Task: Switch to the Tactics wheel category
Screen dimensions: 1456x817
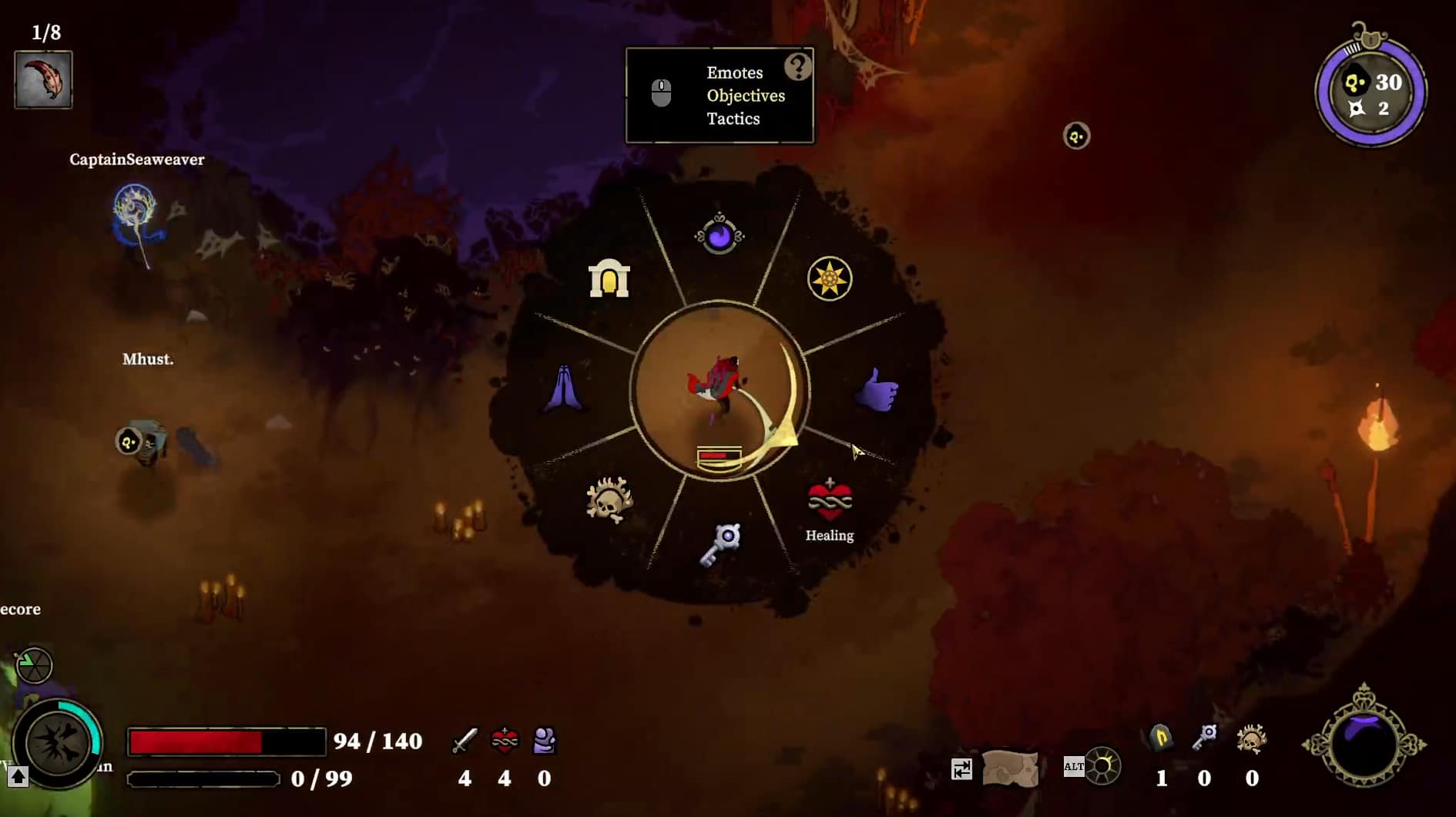Action: pyautogui.click(x=733, y=119)
